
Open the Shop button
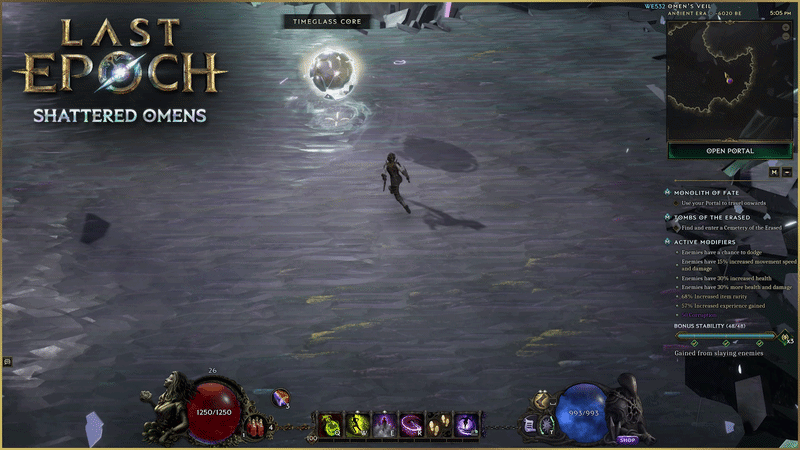(x=627, y=439)
